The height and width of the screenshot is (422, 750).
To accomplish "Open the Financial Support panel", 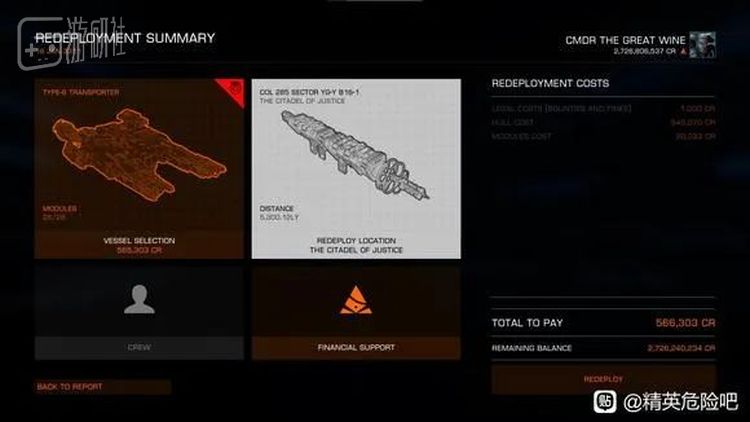I will 355,312.
